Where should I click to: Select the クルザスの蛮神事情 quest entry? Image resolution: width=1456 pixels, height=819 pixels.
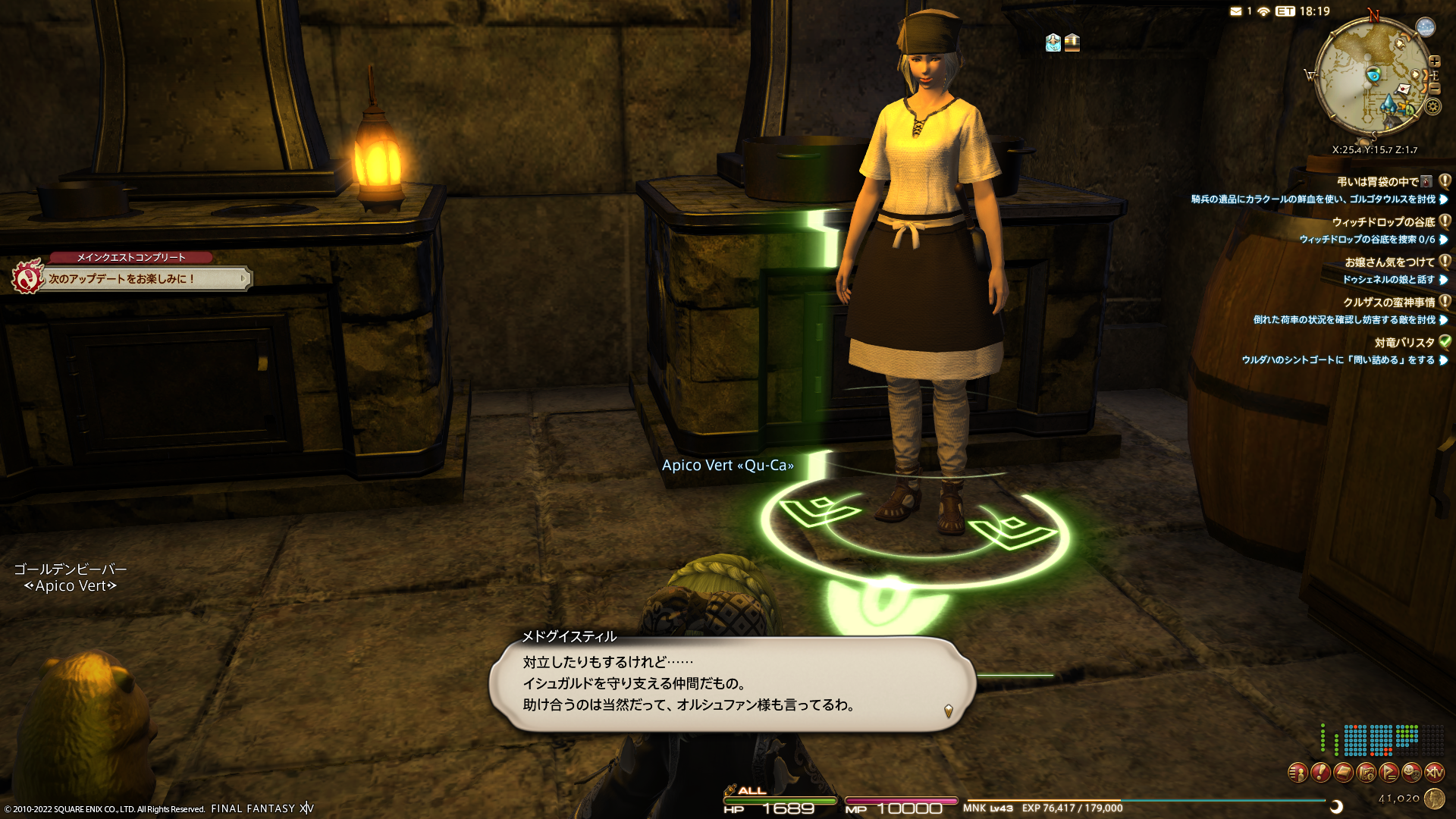tap(1389, 303)
